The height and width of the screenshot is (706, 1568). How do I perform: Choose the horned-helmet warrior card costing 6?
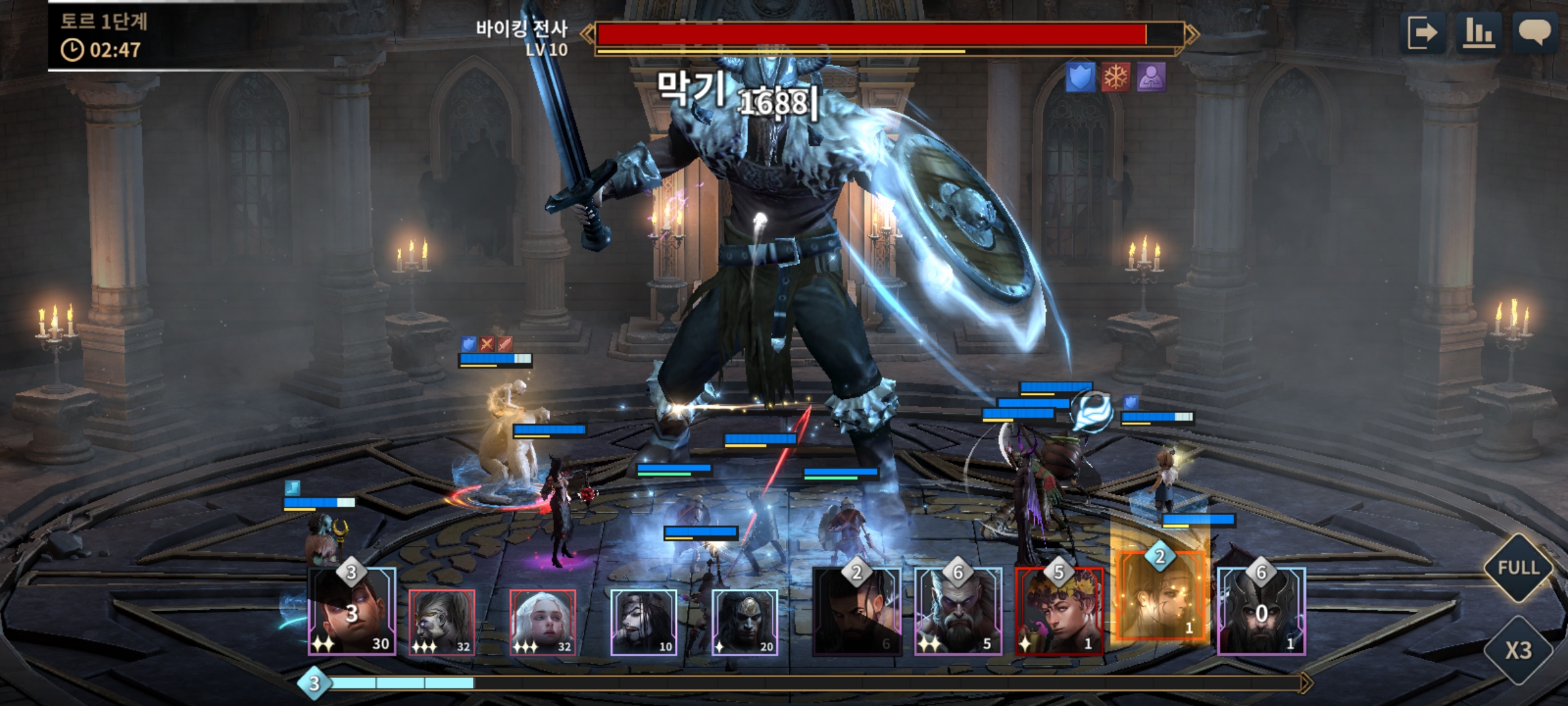(1261, 611)
